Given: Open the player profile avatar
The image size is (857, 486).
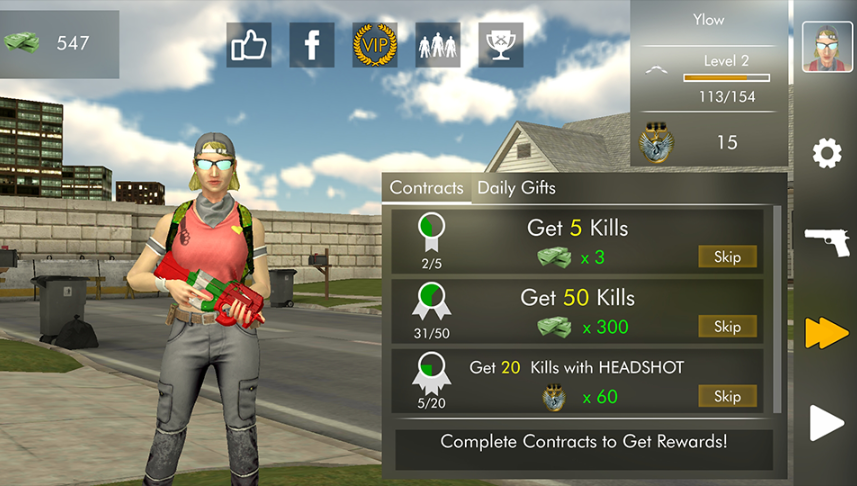Looking at the screenshot, I should 827,47.
